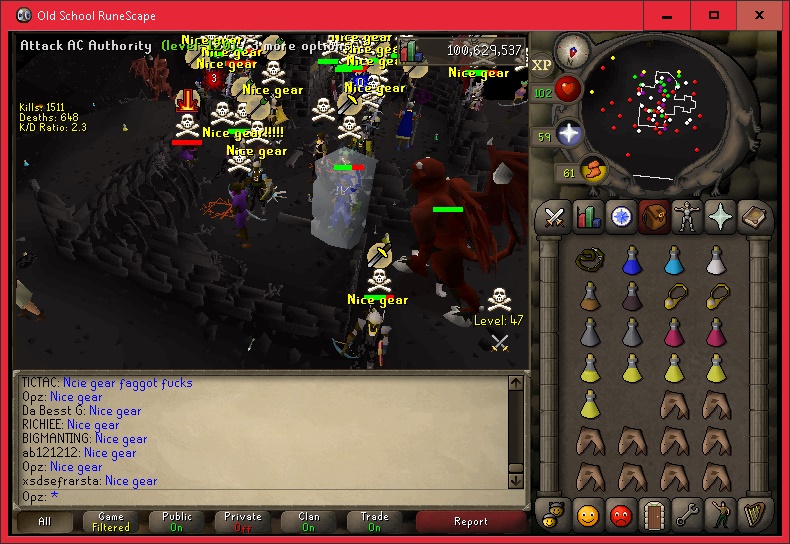
Task: Select the All chat filter tab
Action: pos(45,521)
